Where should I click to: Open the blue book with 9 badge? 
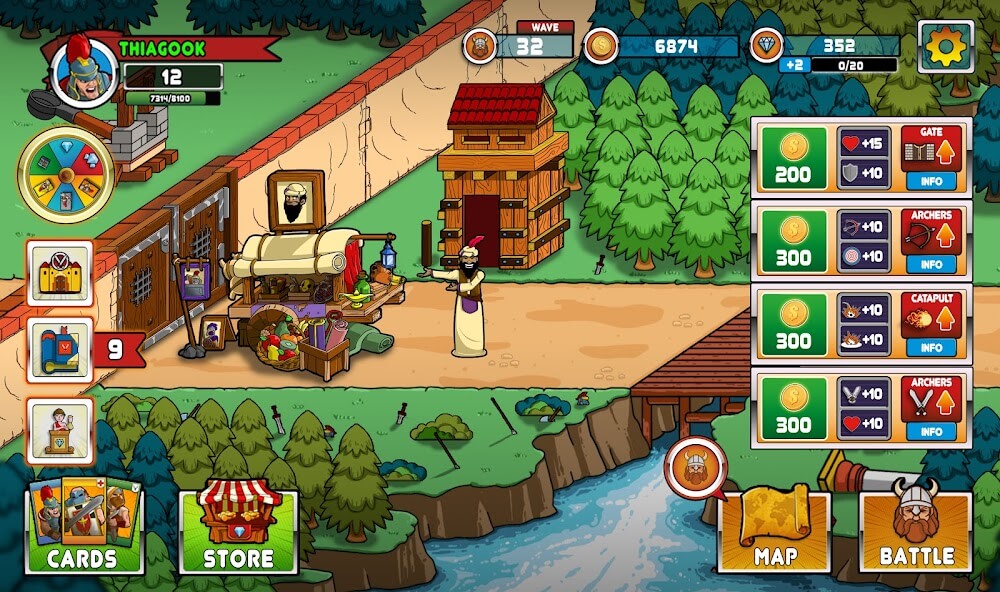click(x=60, y=350)
